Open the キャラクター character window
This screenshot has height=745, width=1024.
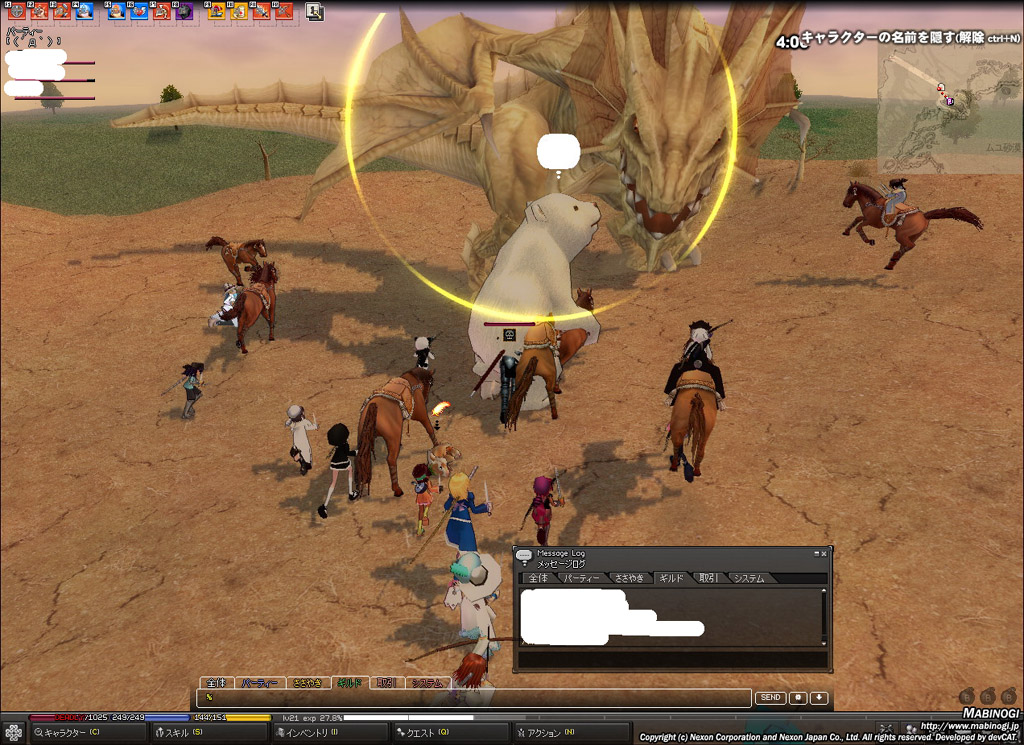coord(72,733)
